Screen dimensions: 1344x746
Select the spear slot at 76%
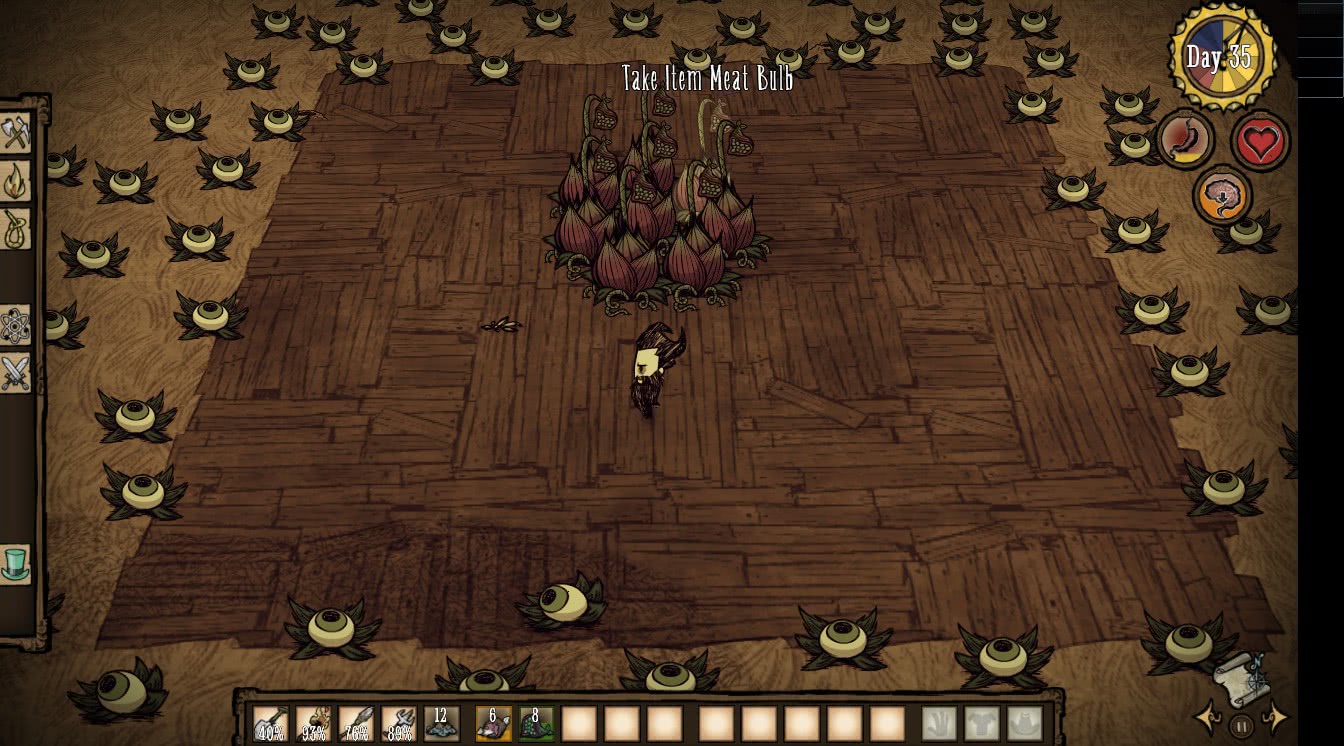click(356, 723)
